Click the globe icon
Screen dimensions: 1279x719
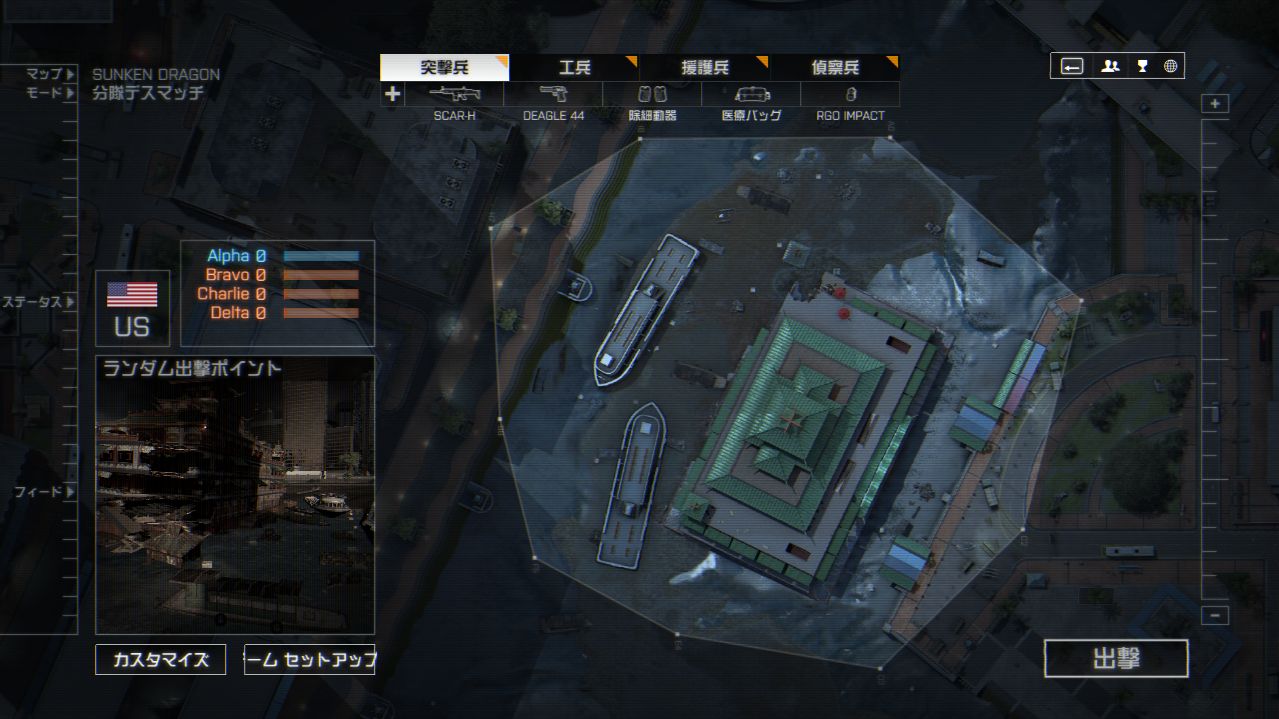point(1170,66)
